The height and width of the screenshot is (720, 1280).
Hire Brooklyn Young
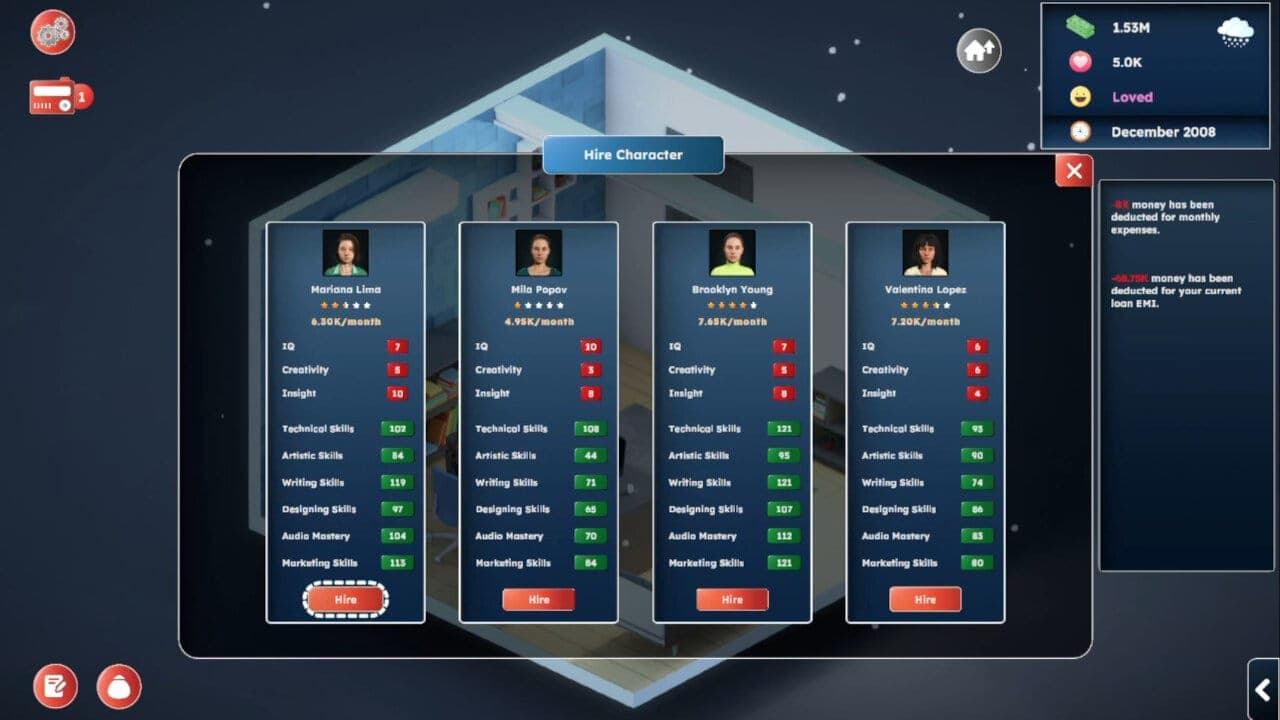731,599
